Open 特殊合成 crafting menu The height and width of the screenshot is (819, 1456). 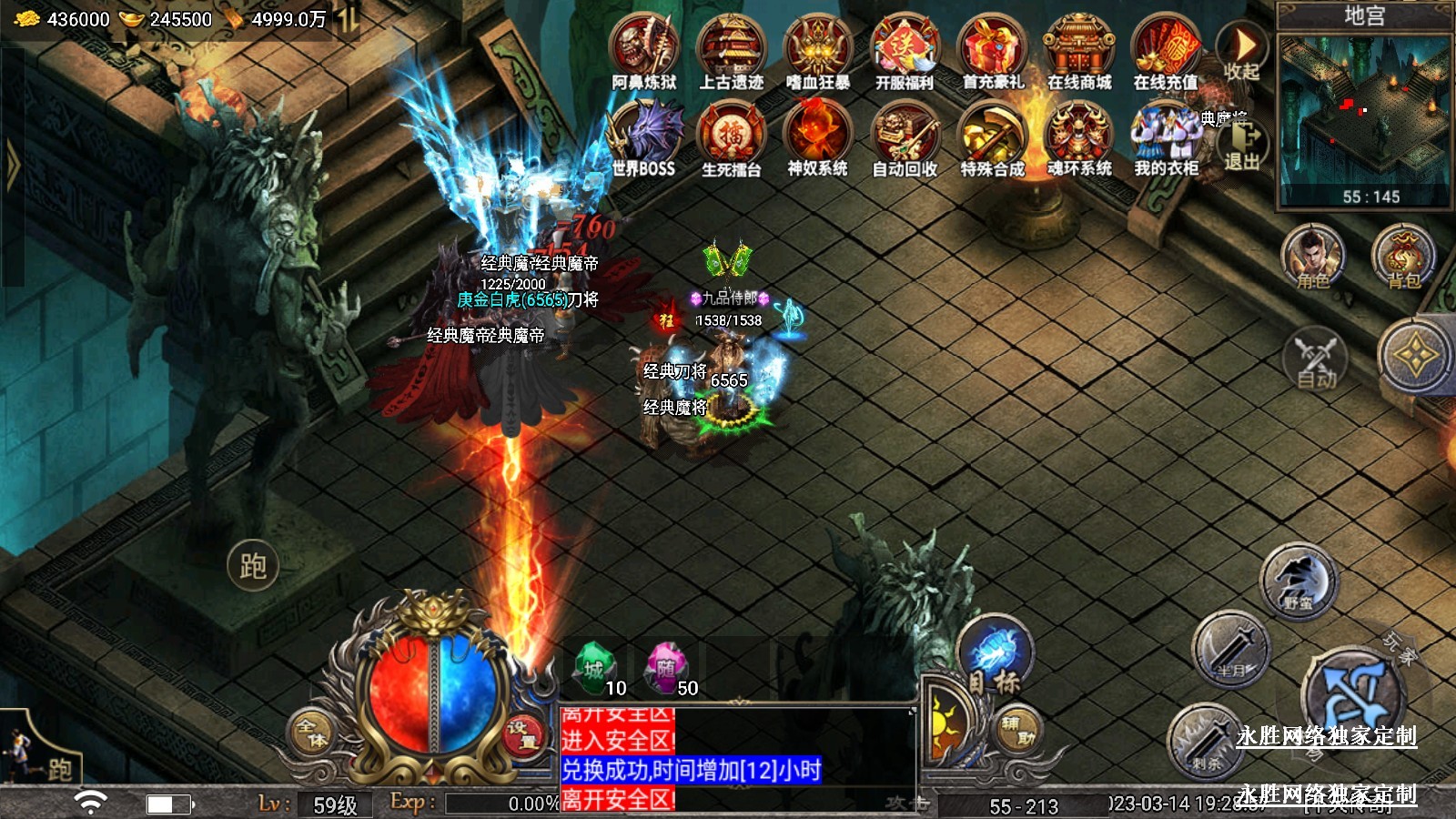click(992, 138)
